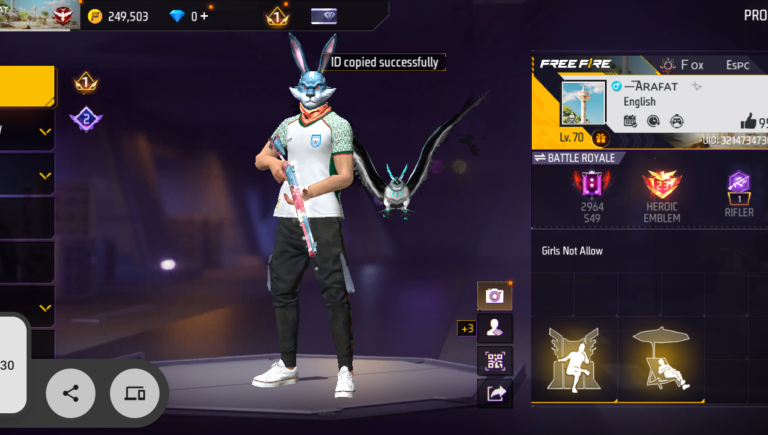Image resolution: width=768 pixels, height=435 pixels.
Task: Tap the screen cast devices overlay button
Action: click(134, 393)
